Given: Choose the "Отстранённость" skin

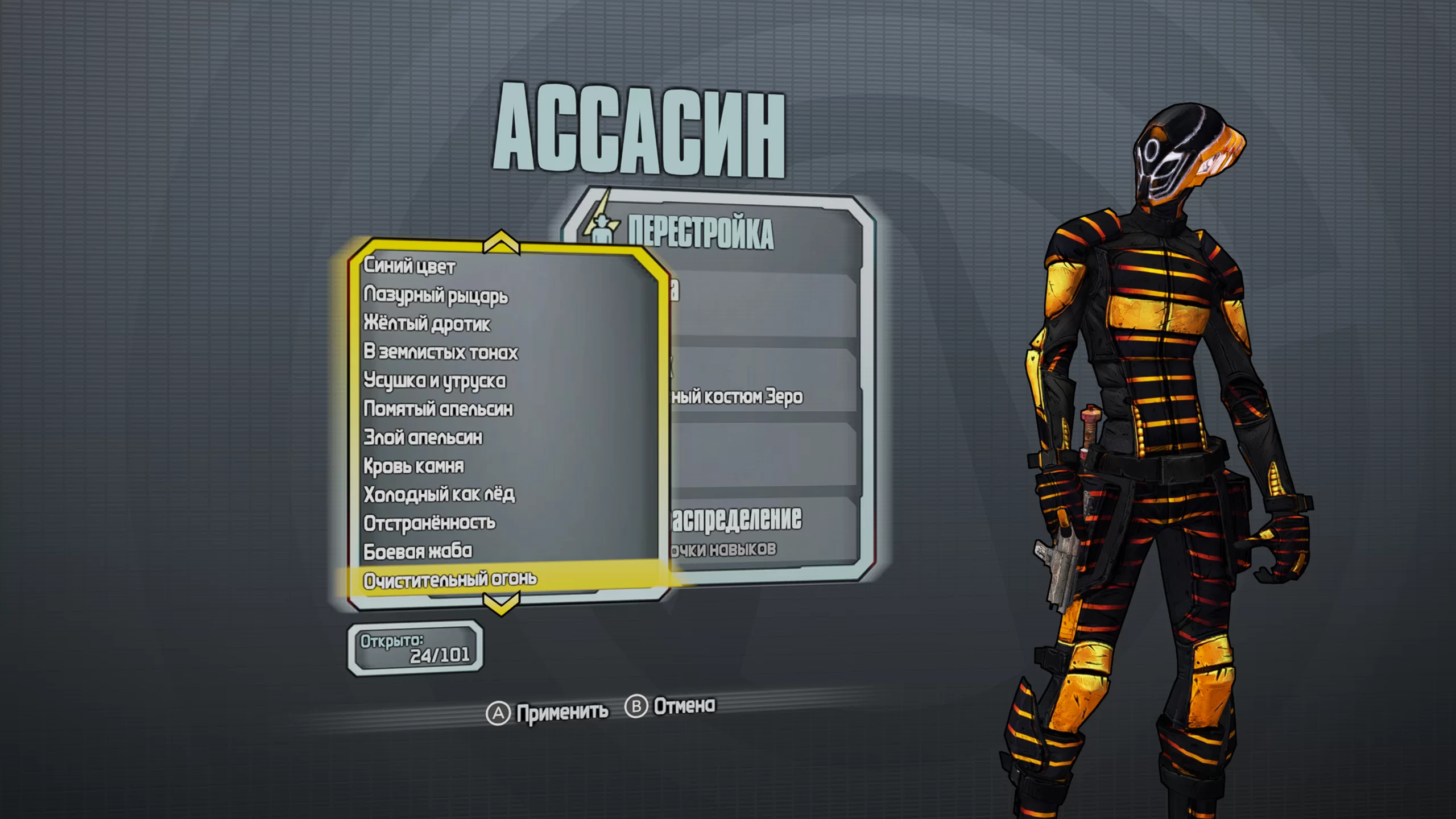Looking at the screenshot, I should point(429,523).
